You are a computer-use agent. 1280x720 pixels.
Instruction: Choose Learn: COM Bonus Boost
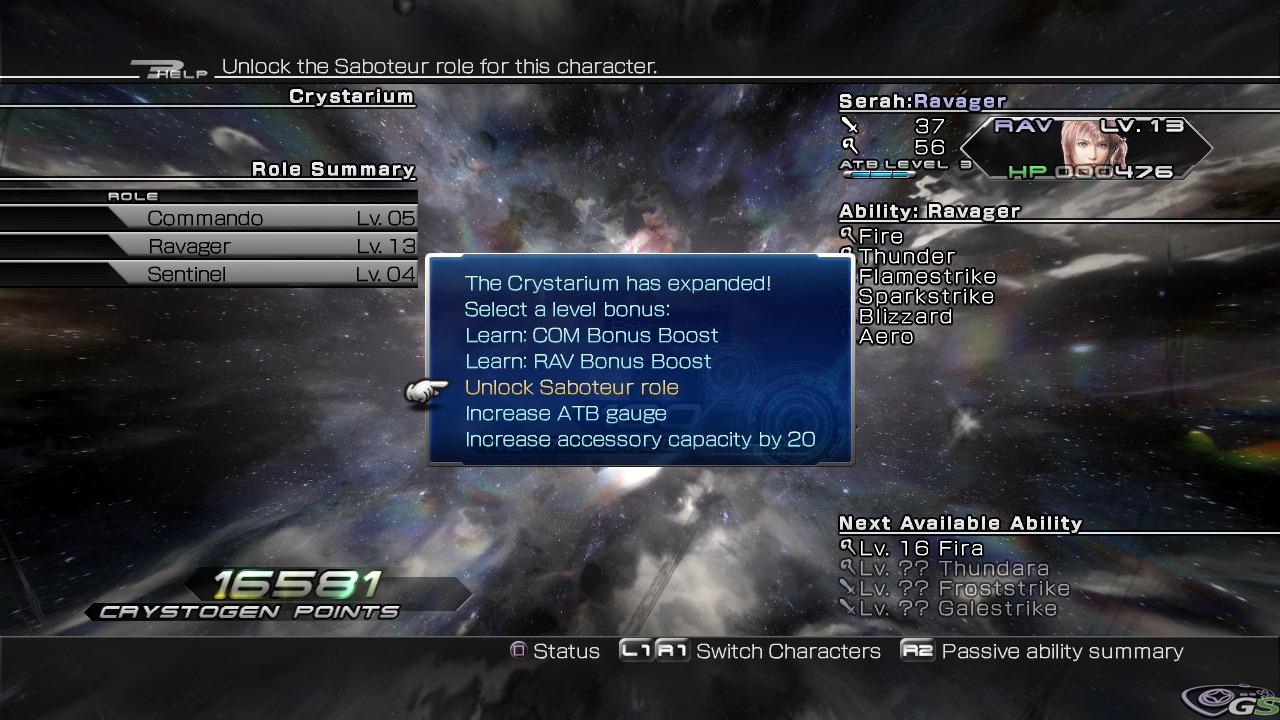point(591,336)
